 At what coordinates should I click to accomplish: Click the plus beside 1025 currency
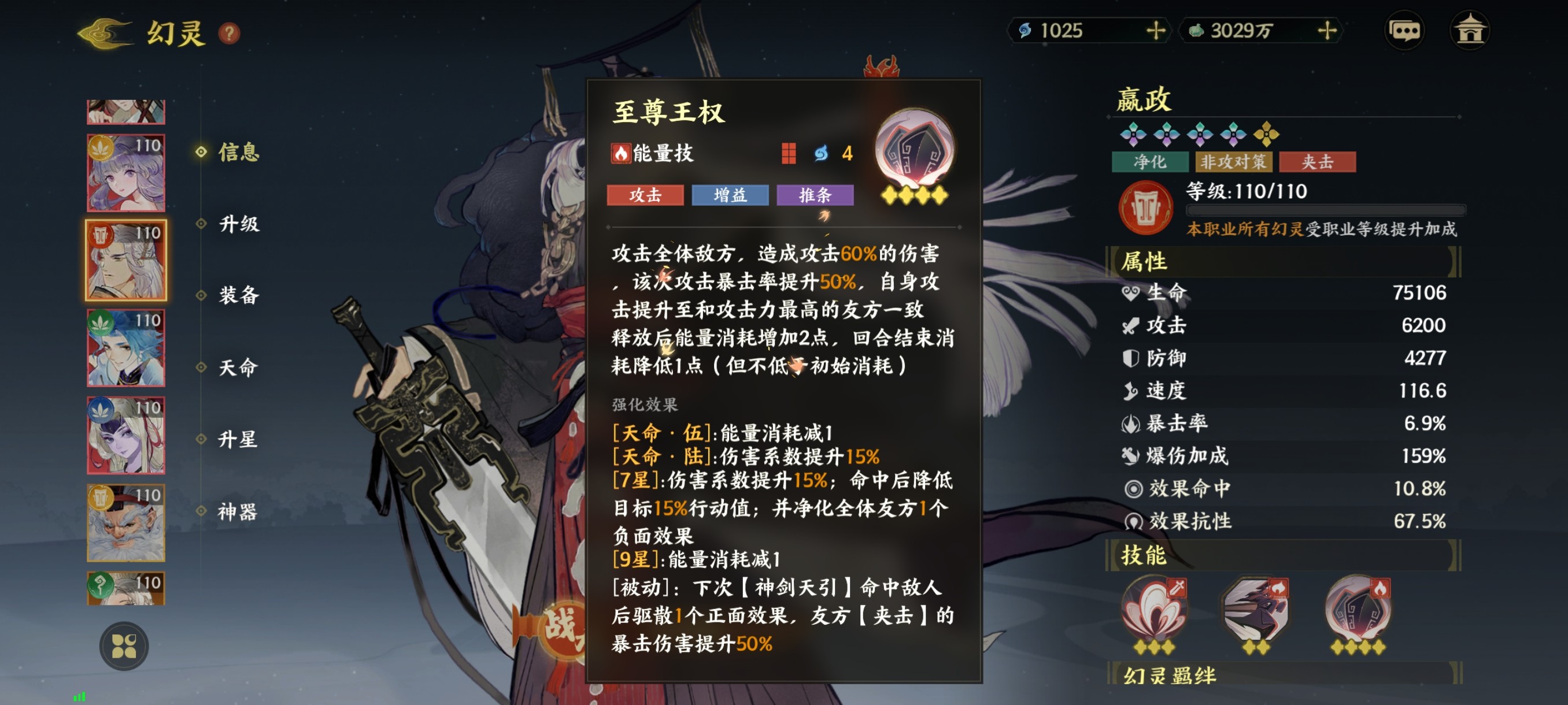click(x=1155, y=31)
